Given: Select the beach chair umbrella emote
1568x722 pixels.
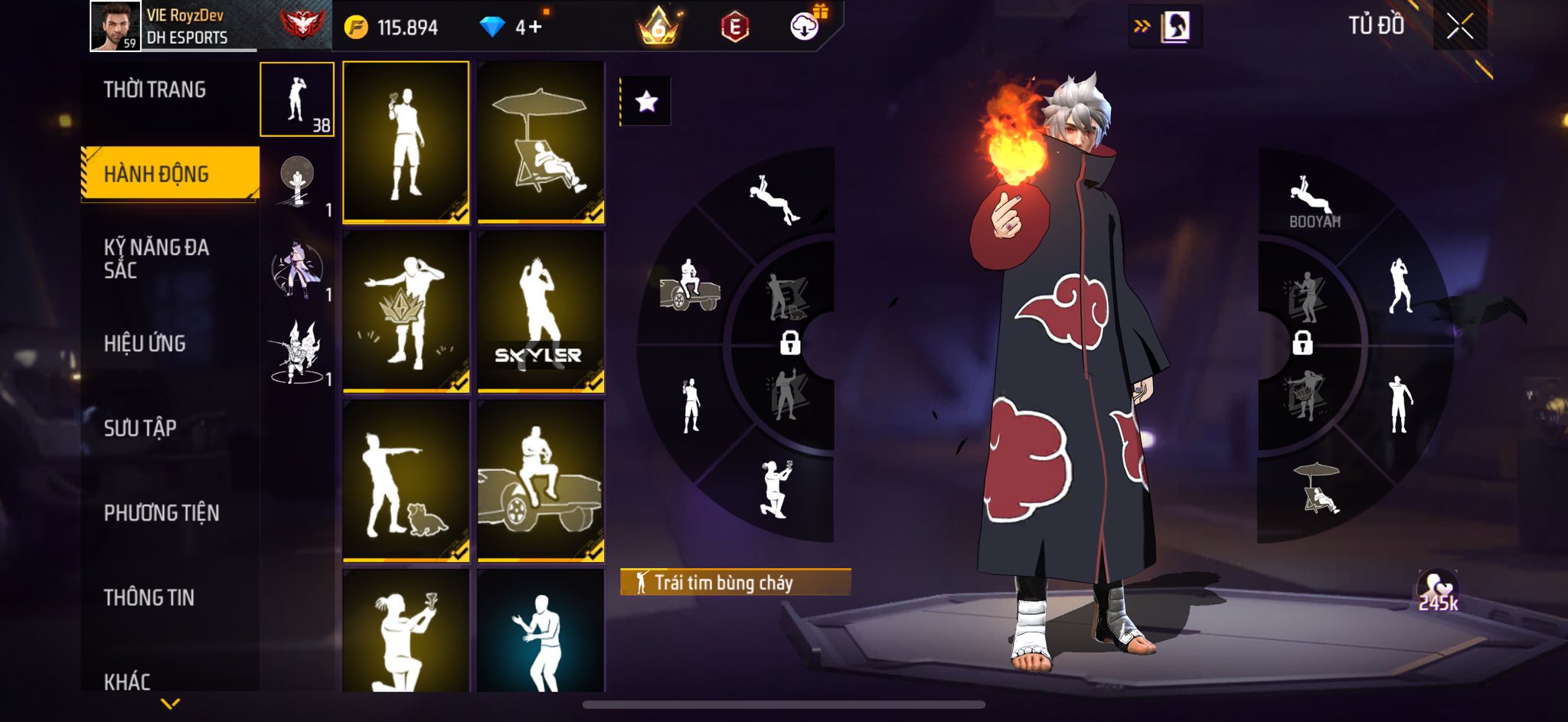Looking at the screenshot, I should (x=541, y=142).
